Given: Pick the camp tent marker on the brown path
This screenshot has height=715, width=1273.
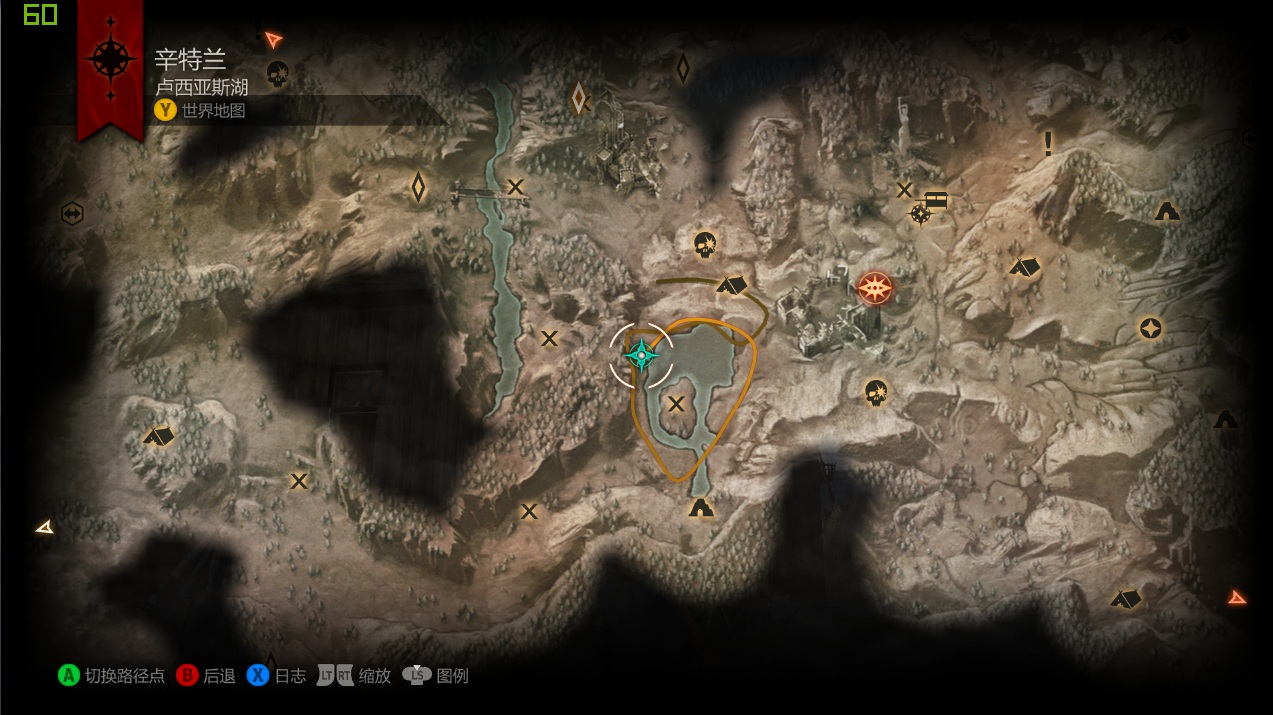Looking at the screenshot, I should click(732, 285).
